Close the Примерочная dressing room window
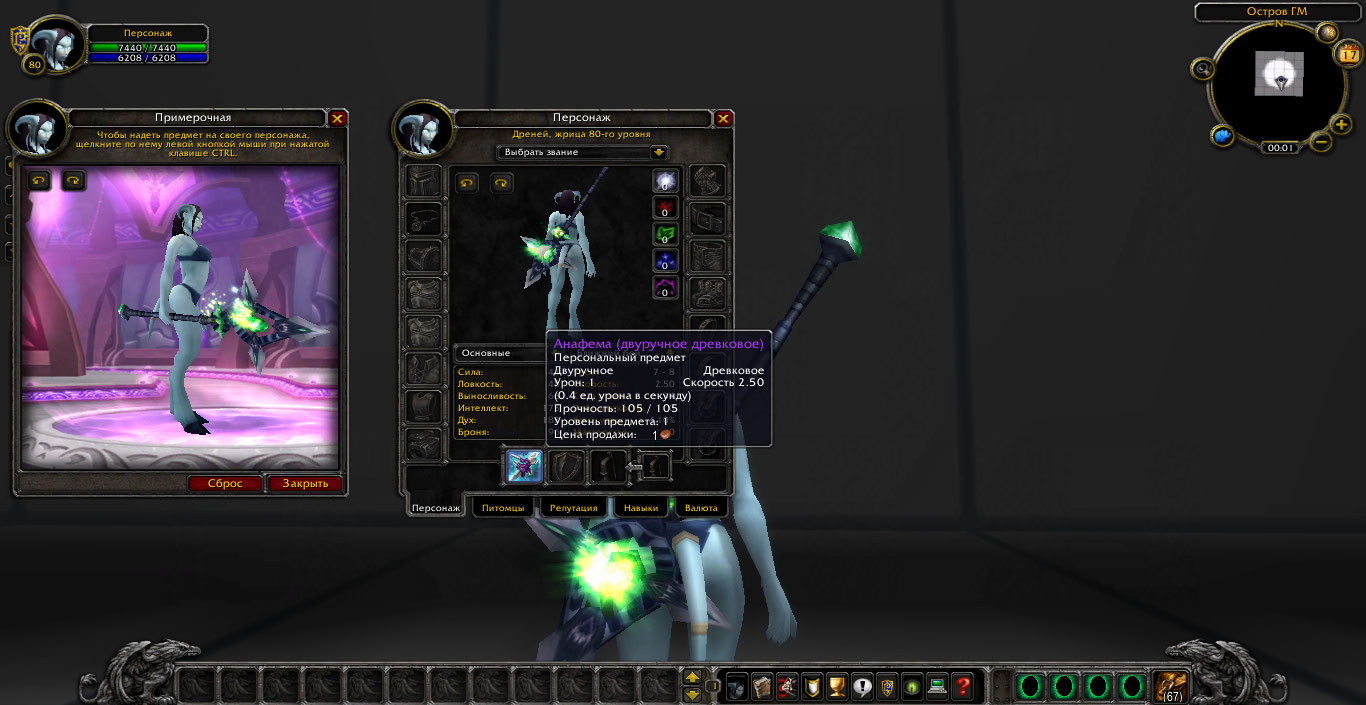 point(338,118)
